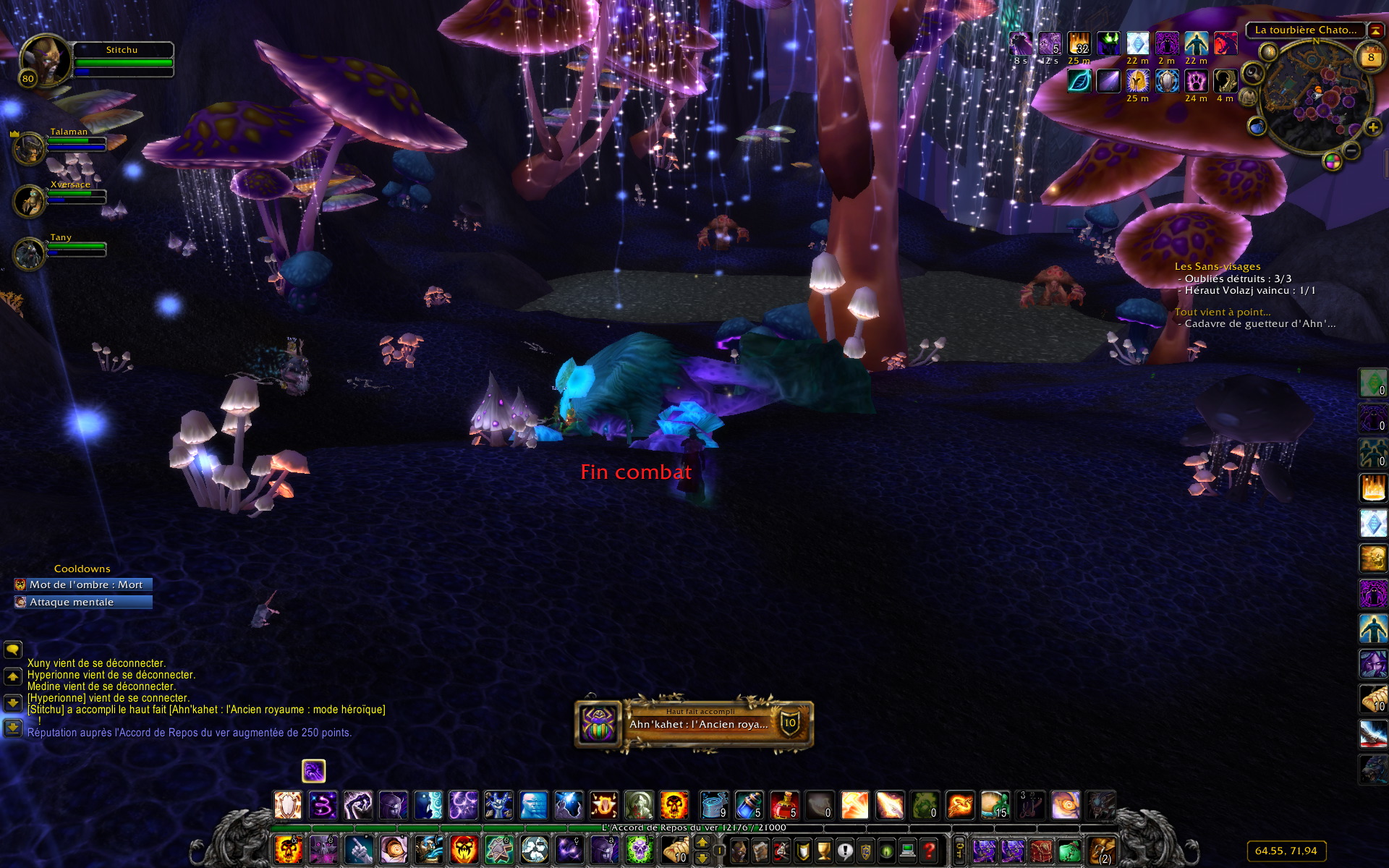Collapse the minimap with the zone-name arrow button

(1375, 30)
